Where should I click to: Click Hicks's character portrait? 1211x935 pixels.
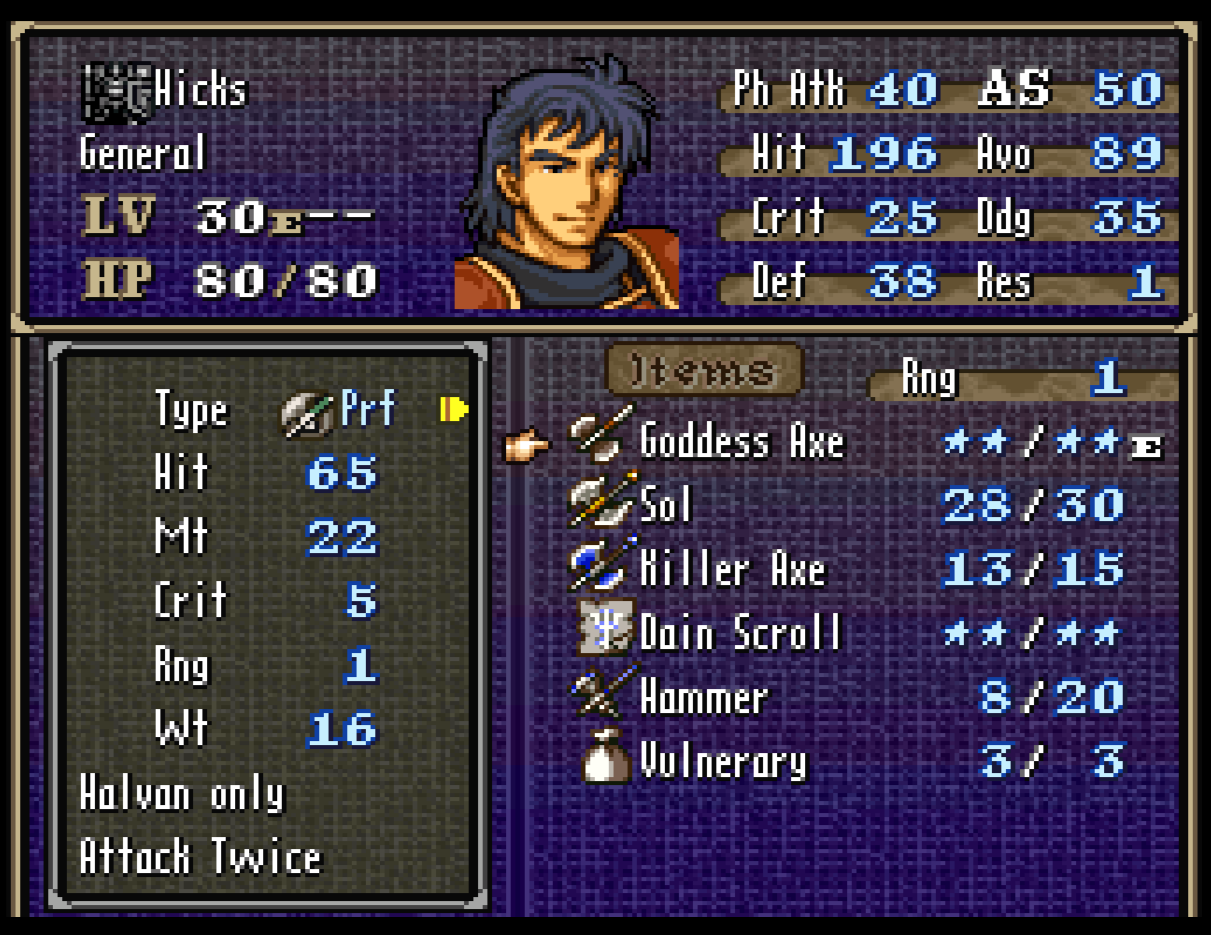click(567, 185)
